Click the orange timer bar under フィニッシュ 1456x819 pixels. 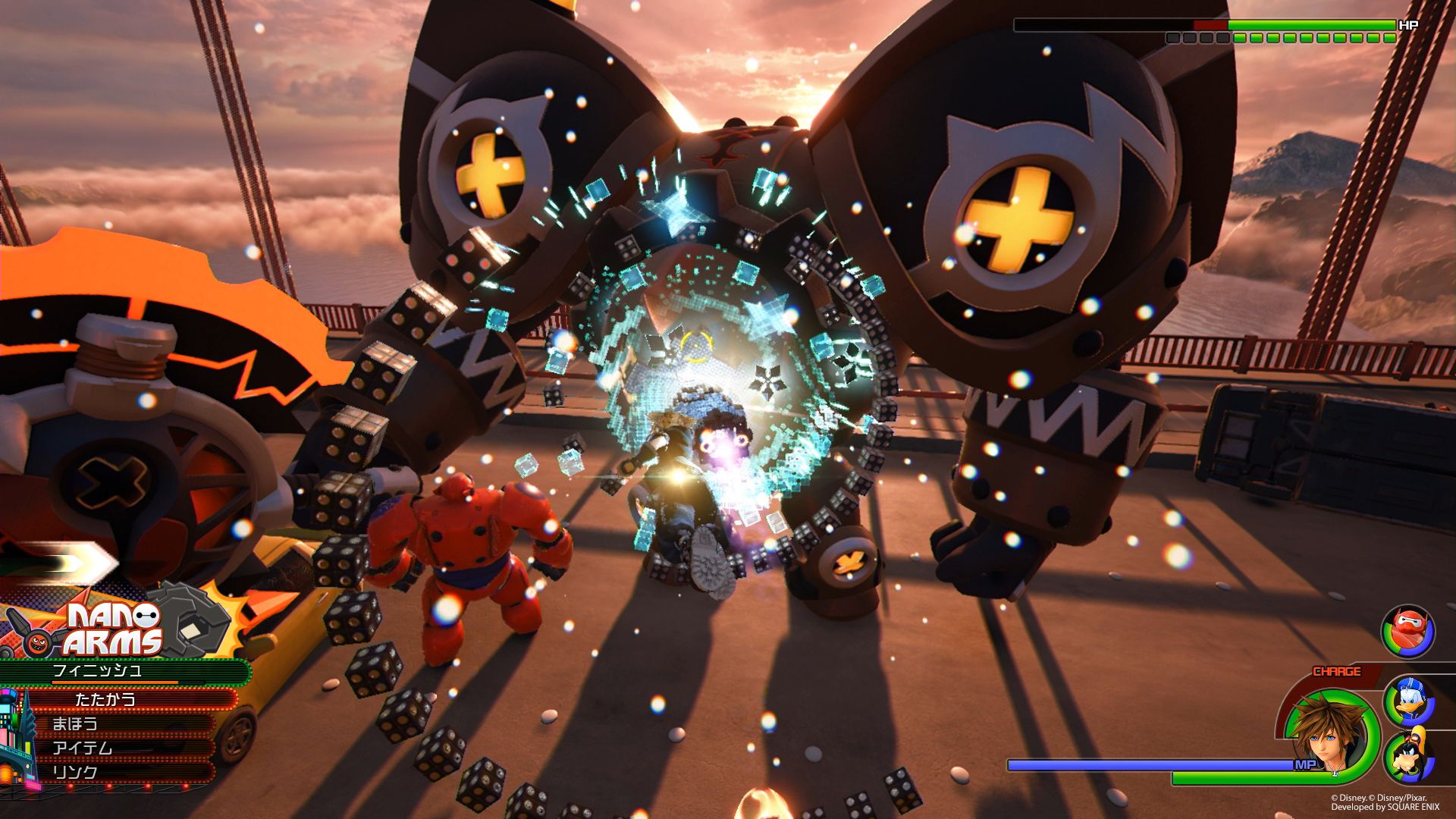click(114, 682)
